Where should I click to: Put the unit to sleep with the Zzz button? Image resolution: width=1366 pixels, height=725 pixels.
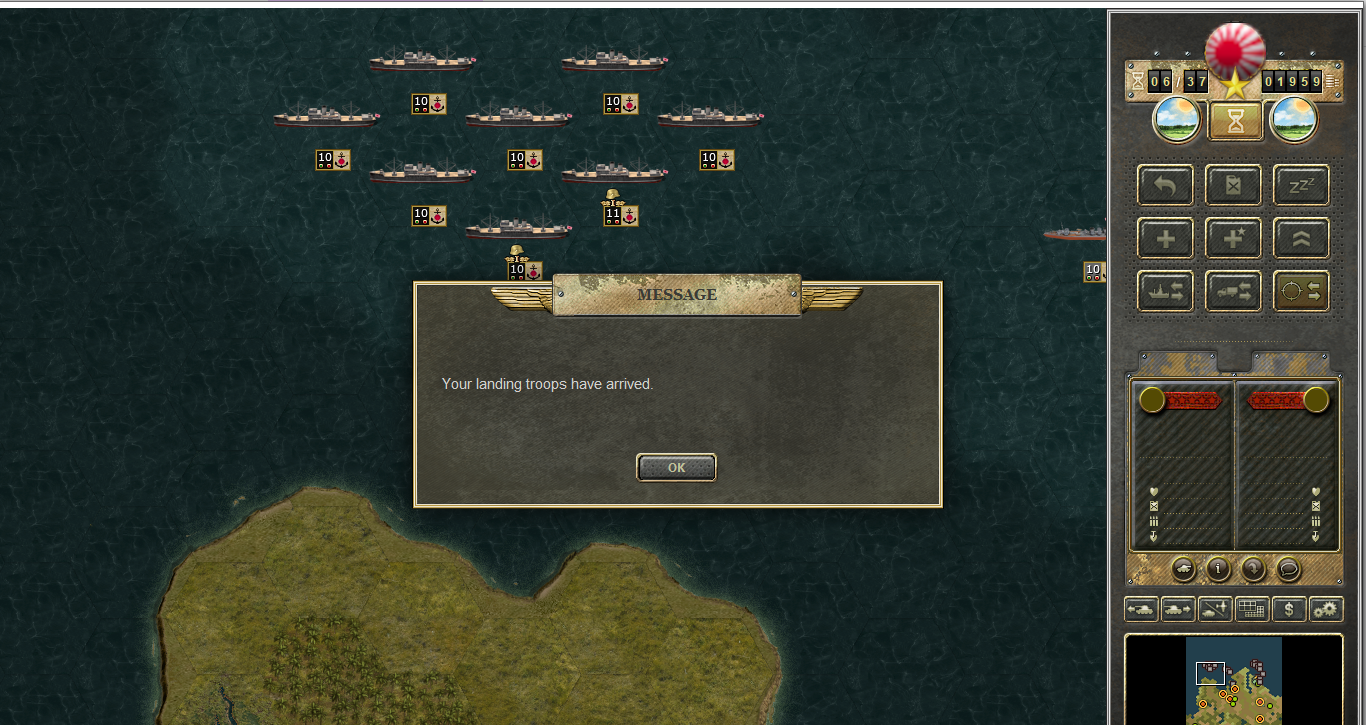(x=1301, y=185)
